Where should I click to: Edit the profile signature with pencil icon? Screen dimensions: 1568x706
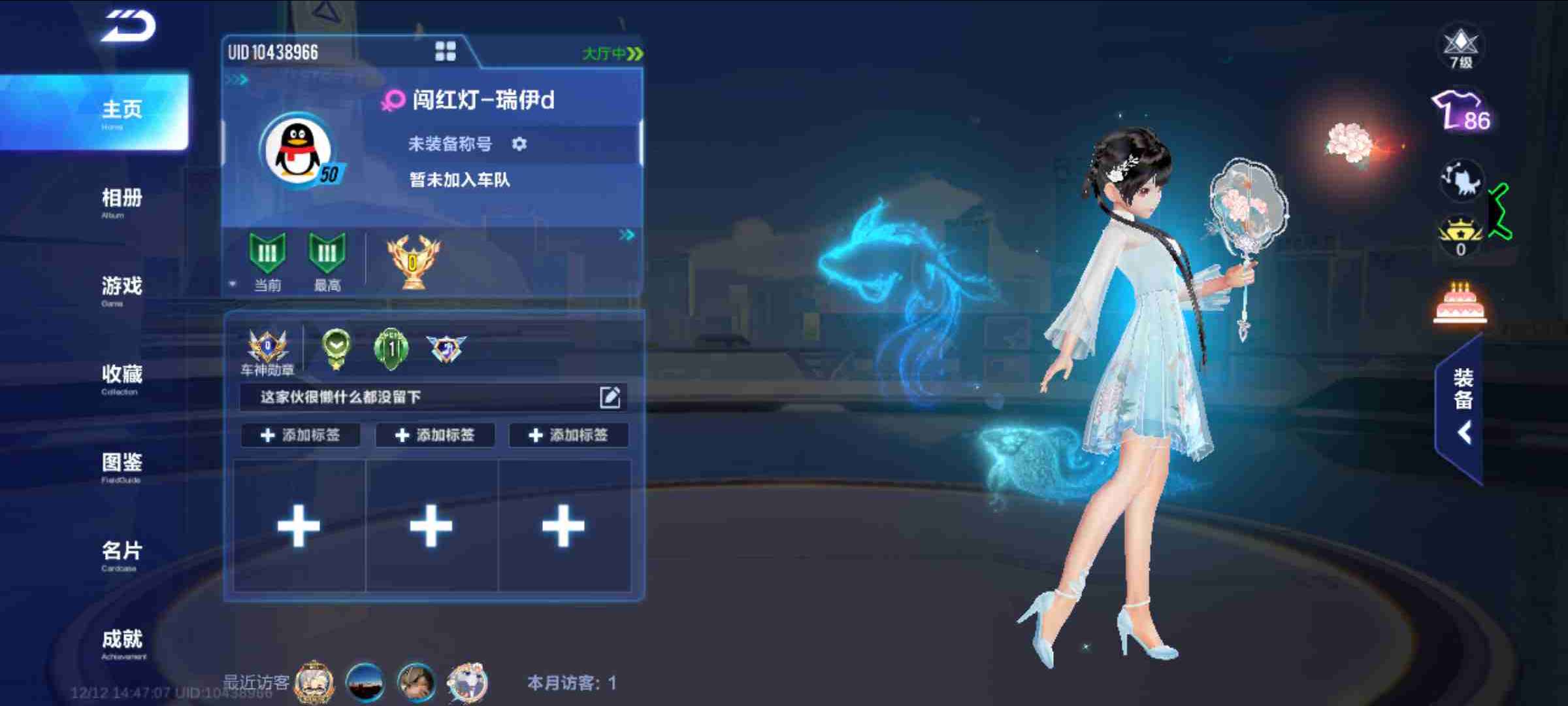pos(610,397)
